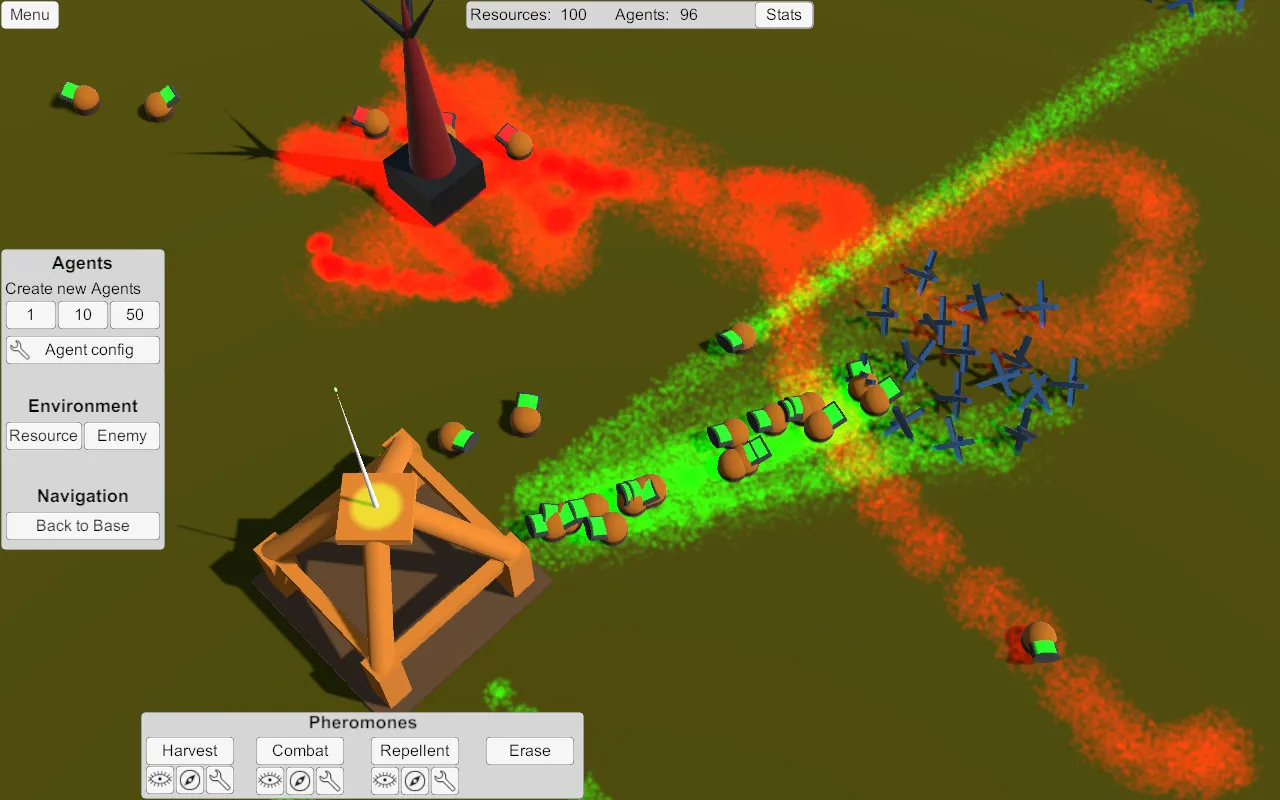Open the Agent config settings

tap(83, 350)
